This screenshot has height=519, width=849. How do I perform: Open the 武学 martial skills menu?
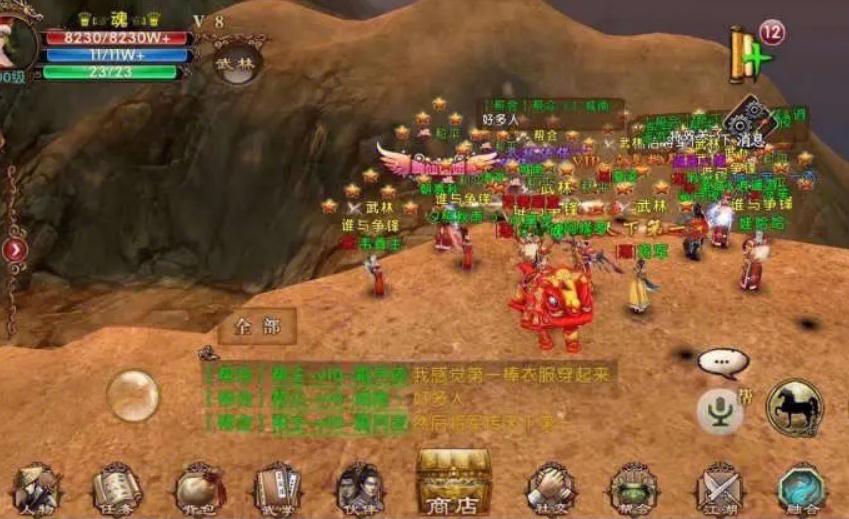point(277,488)
